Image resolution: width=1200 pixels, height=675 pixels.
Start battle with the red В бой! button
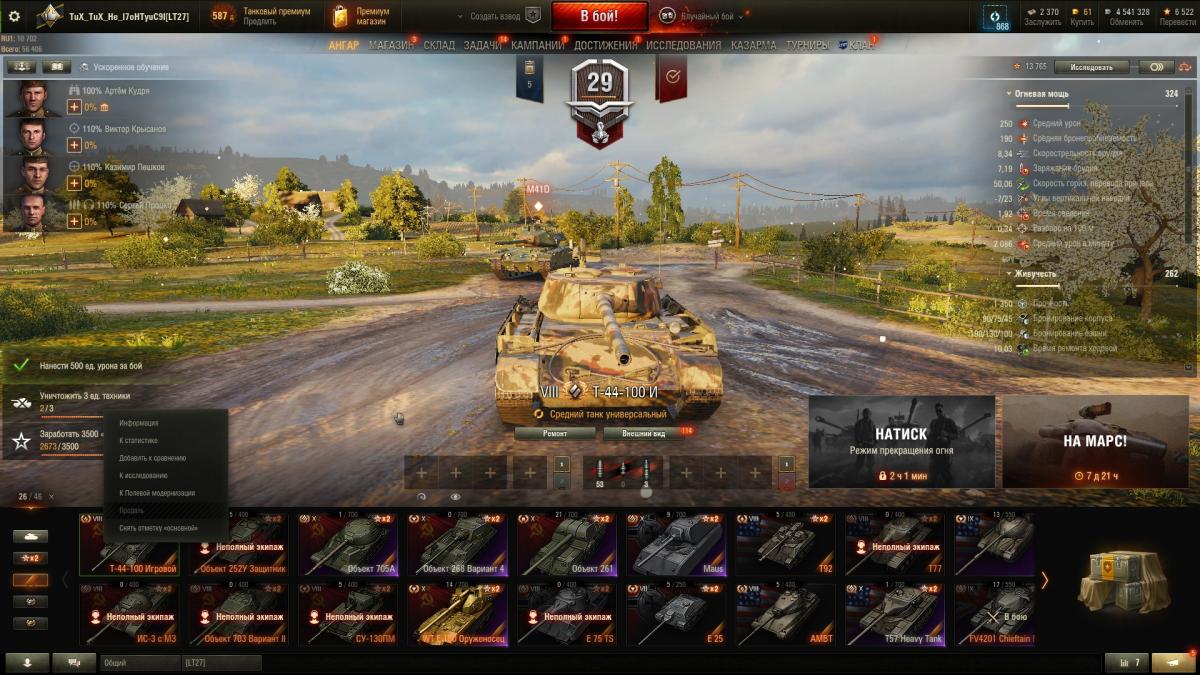pos(599,16)
